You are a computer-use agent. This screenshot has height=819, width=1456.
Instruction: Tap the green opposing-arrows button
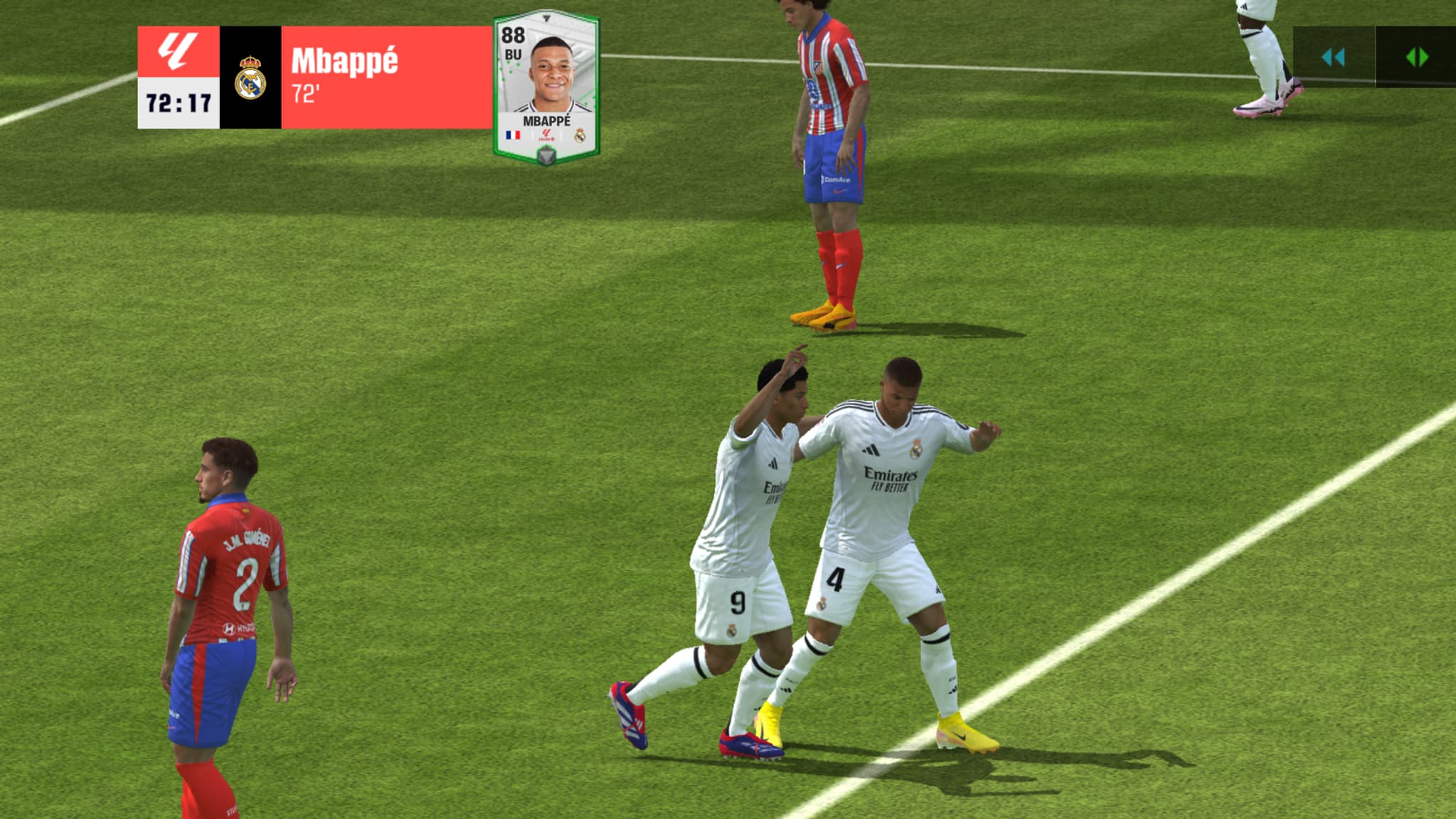1416,57
